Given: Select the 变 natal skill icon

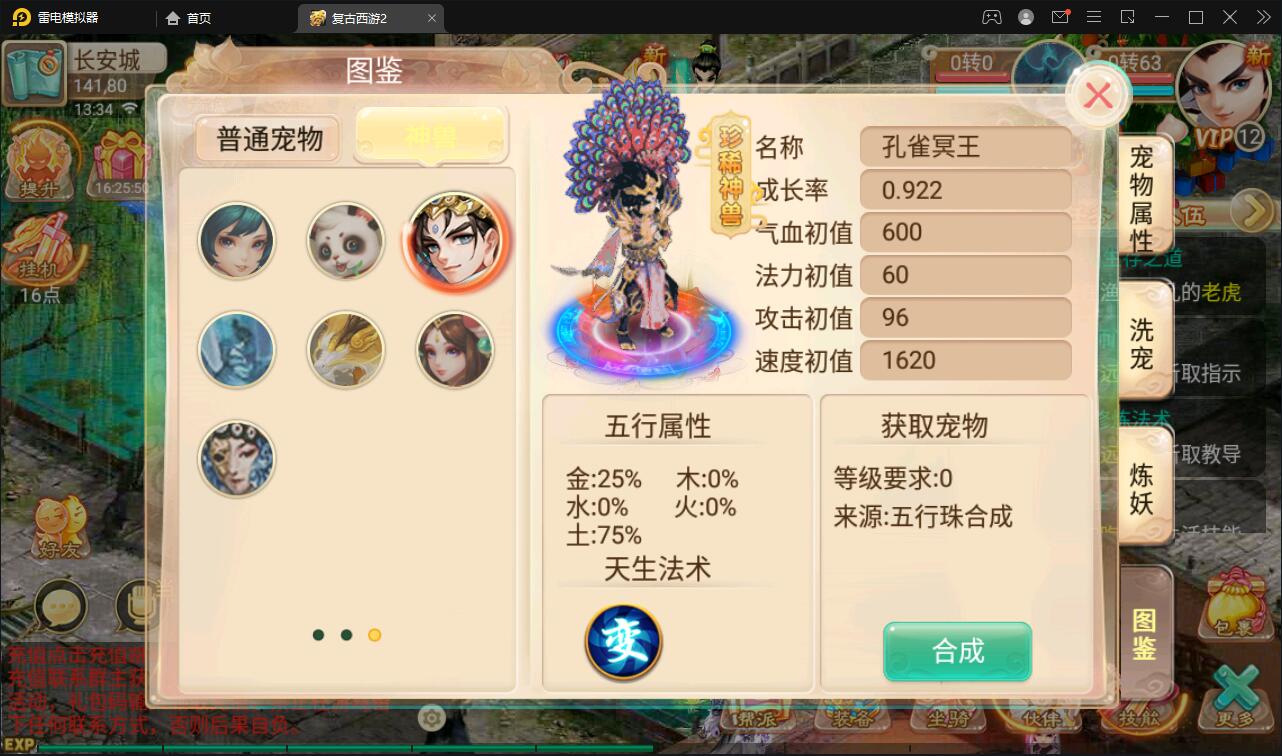Looking at the screenshot, I should [622, 643].
